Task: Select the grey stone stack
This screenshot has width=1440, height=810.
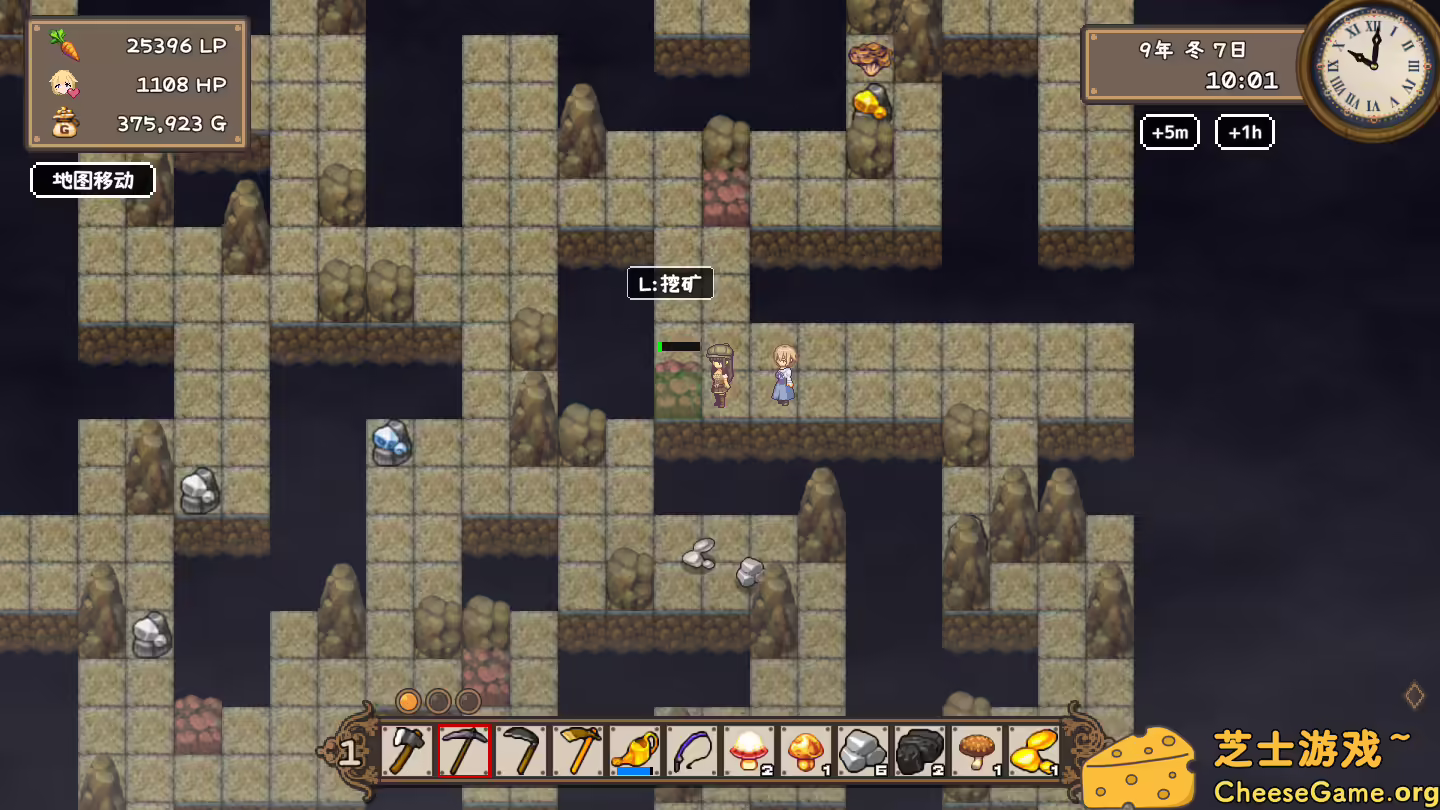Action: [863, 750]
